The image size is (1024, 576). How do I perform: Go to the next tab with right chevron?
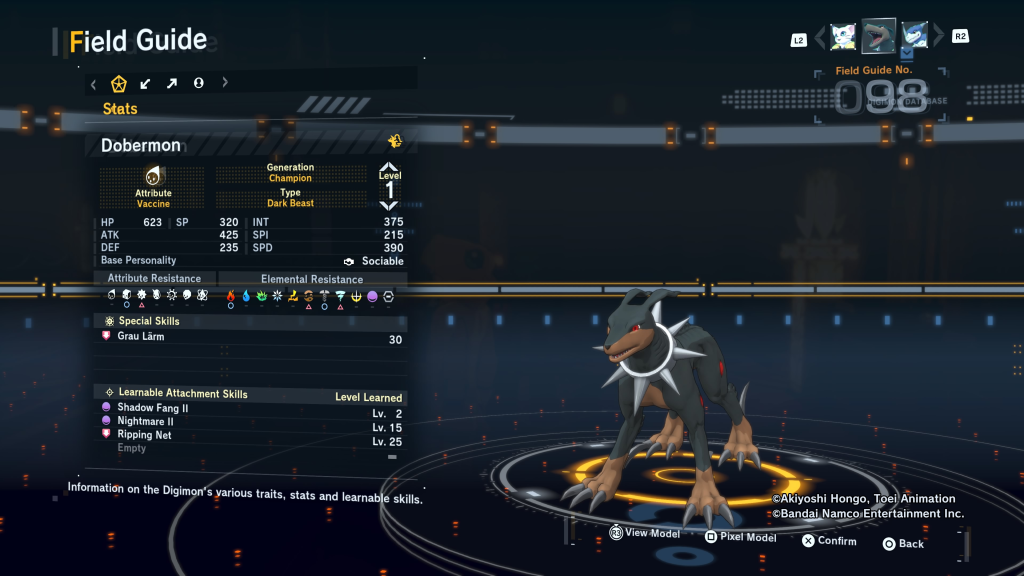pyautogui.click(x=225, y=83)
